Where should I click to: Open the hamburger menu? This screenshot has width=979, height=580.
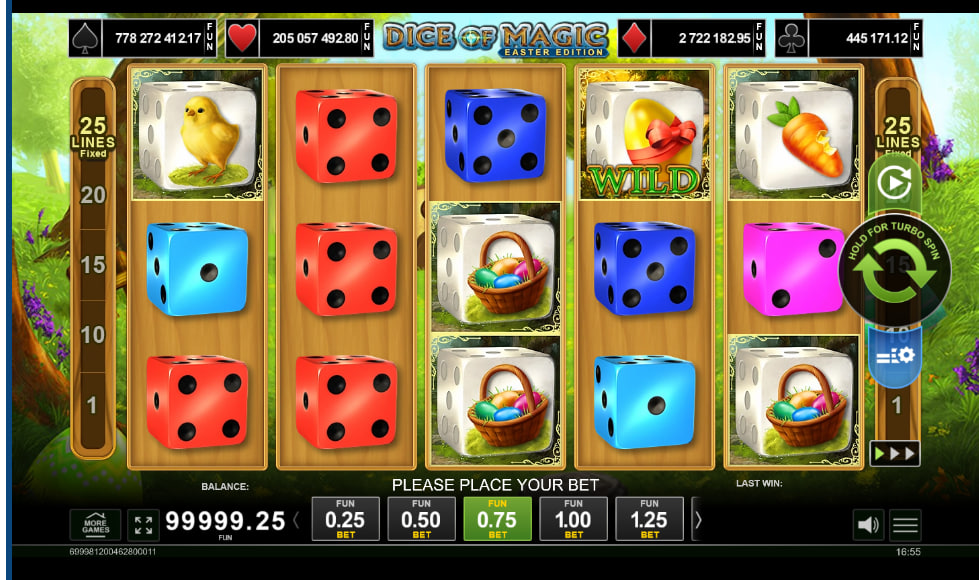[x=906, y=524]
